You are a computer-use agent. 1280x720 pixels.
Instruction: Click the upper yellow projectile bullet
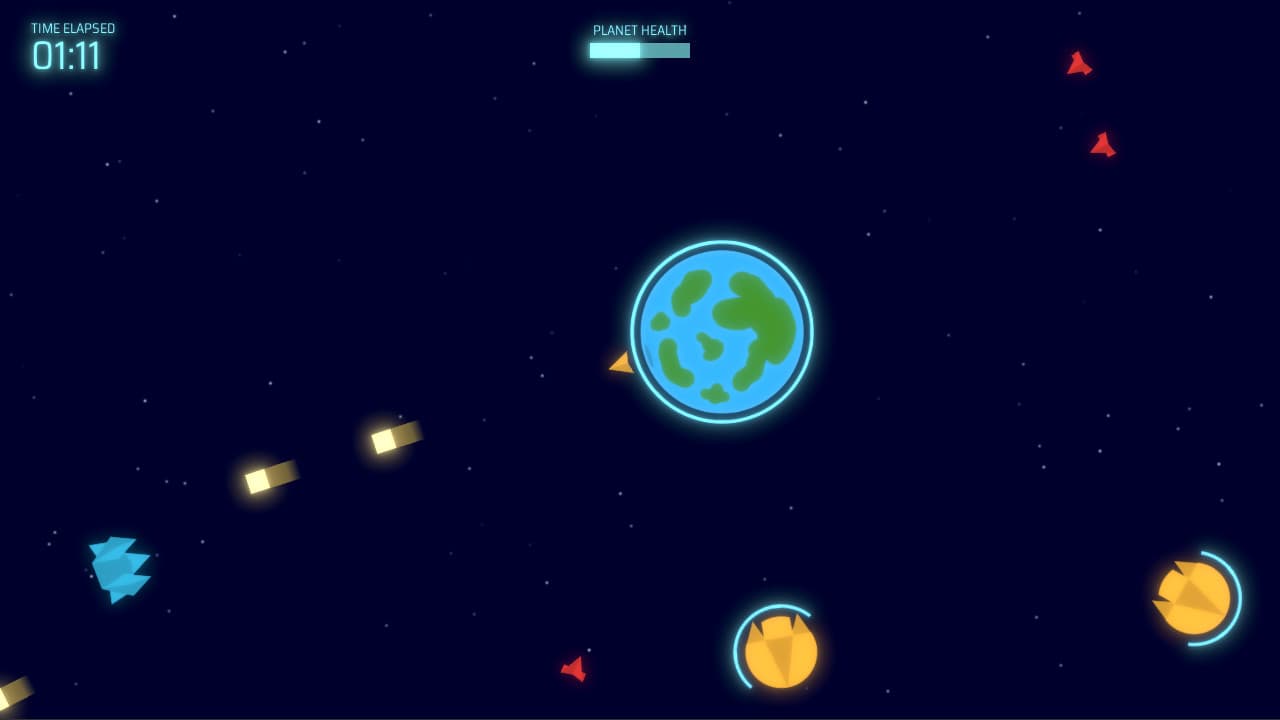[394, 437]
